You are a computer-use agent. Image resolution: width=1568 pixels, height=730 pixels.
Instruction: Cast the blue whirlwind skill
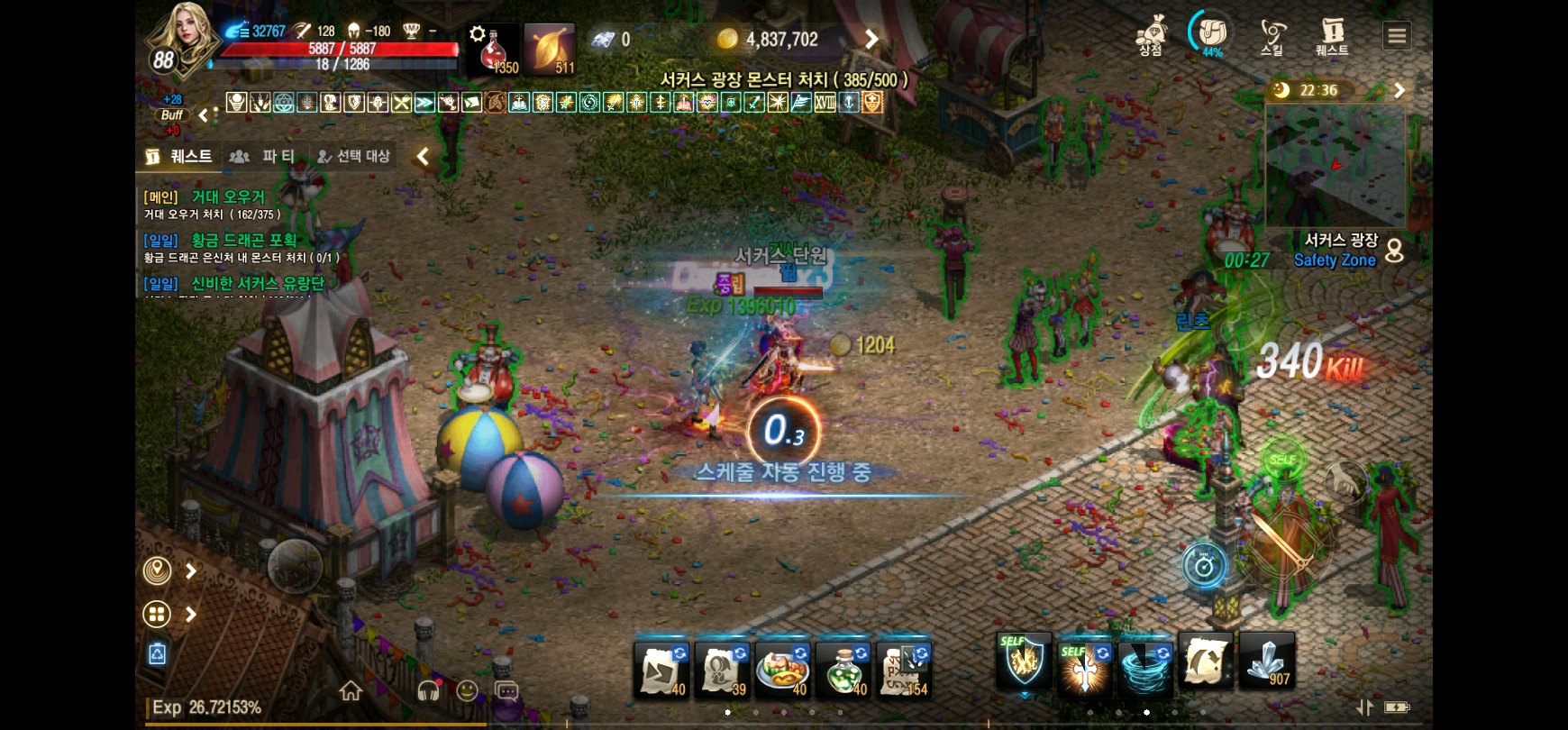coord(1144,667)
